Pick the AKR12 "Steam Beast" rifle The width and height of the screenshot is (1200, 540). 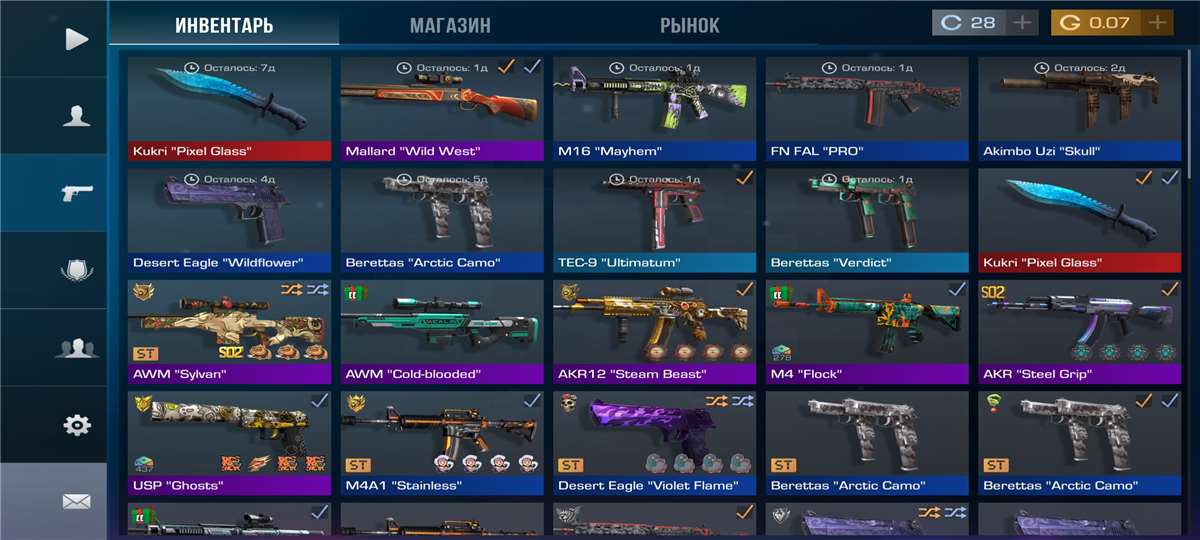point(654,332)
